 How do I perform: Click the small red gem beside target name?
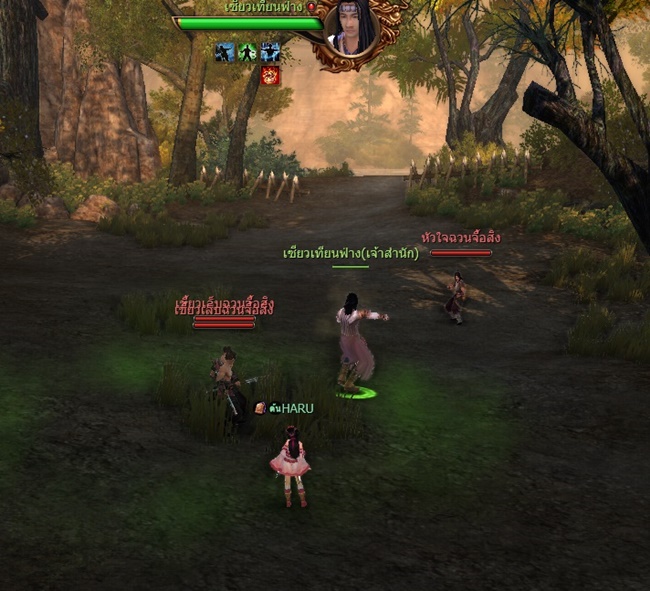(x=311, y=7)
